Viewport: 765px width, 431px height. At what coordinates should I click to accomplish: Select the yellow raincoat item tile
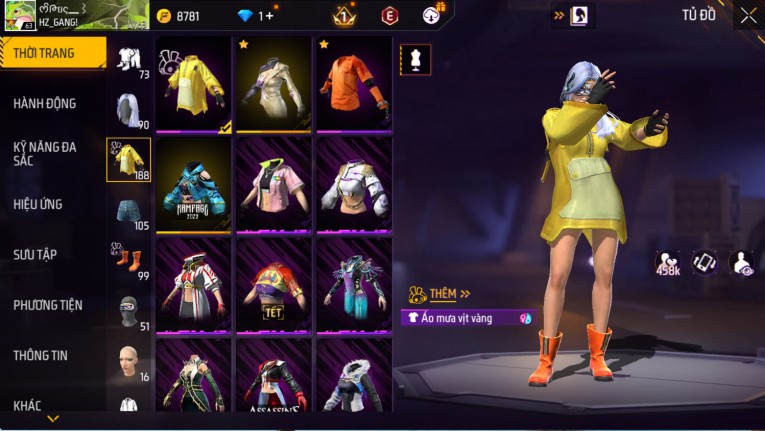tap(195, 85)
